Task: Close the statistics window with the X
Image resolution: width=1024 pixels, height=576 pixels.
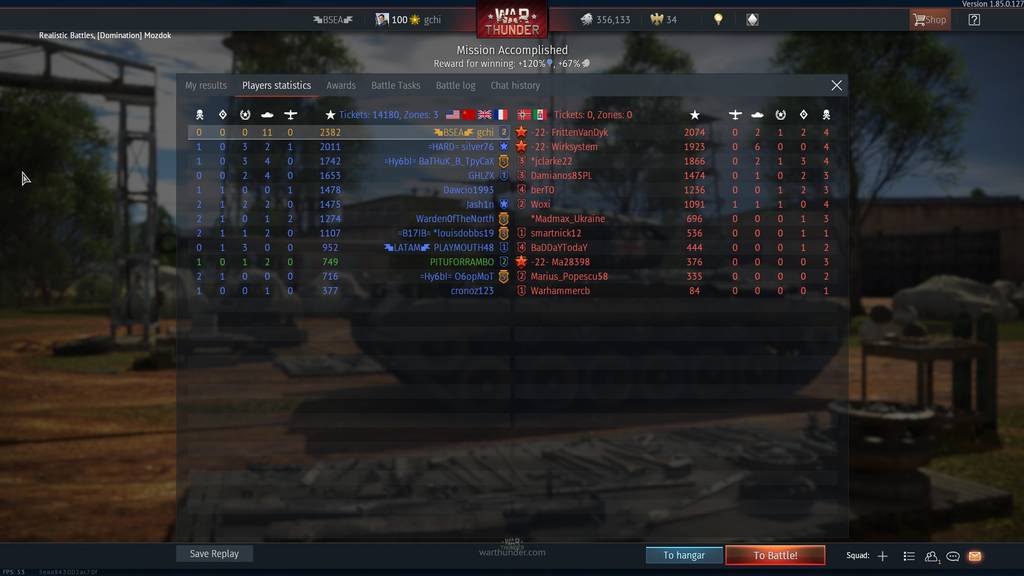Action: [837, 86]
